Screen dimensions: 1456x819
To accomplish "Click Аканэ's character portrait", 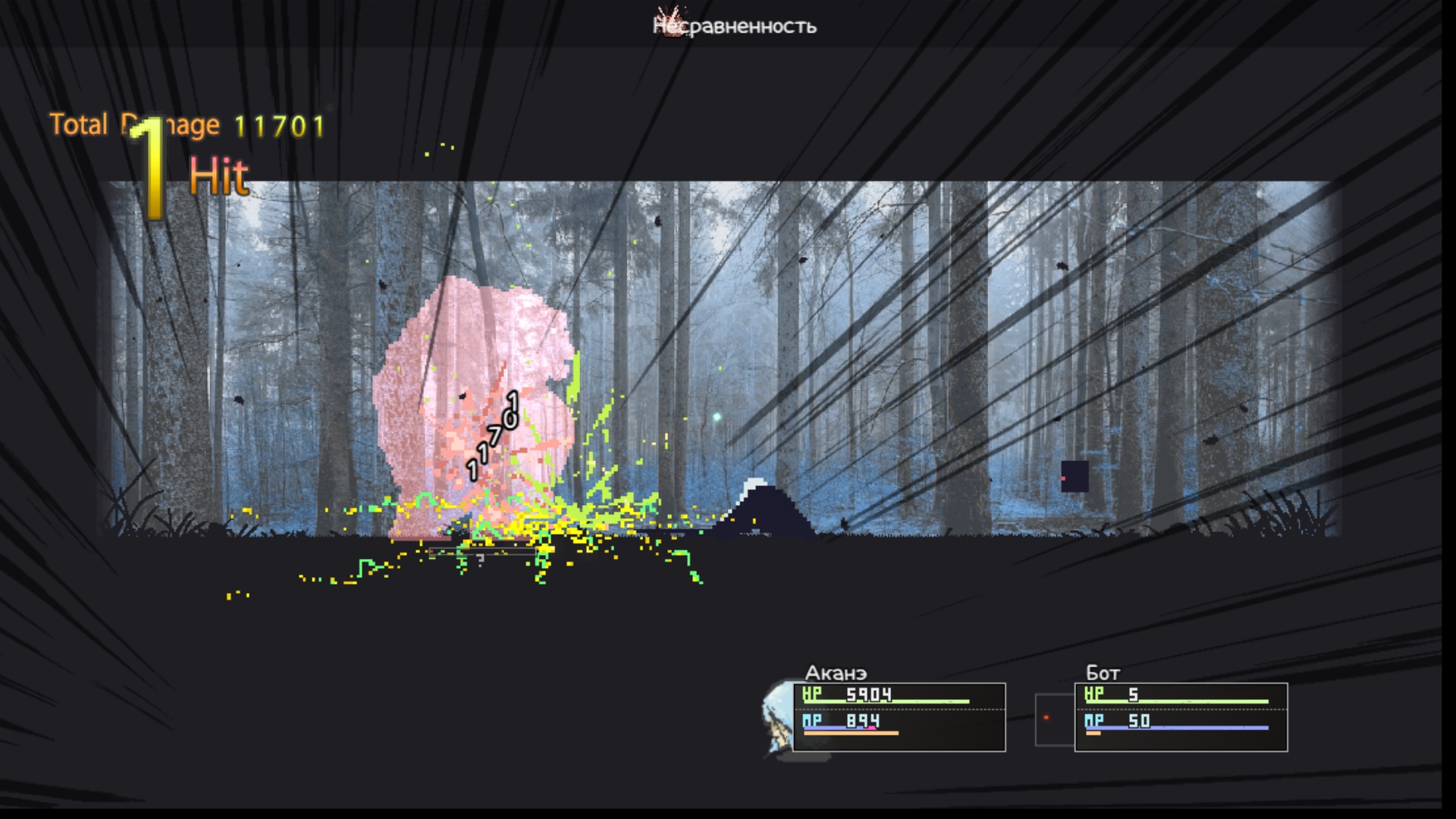I will point(777,718).
